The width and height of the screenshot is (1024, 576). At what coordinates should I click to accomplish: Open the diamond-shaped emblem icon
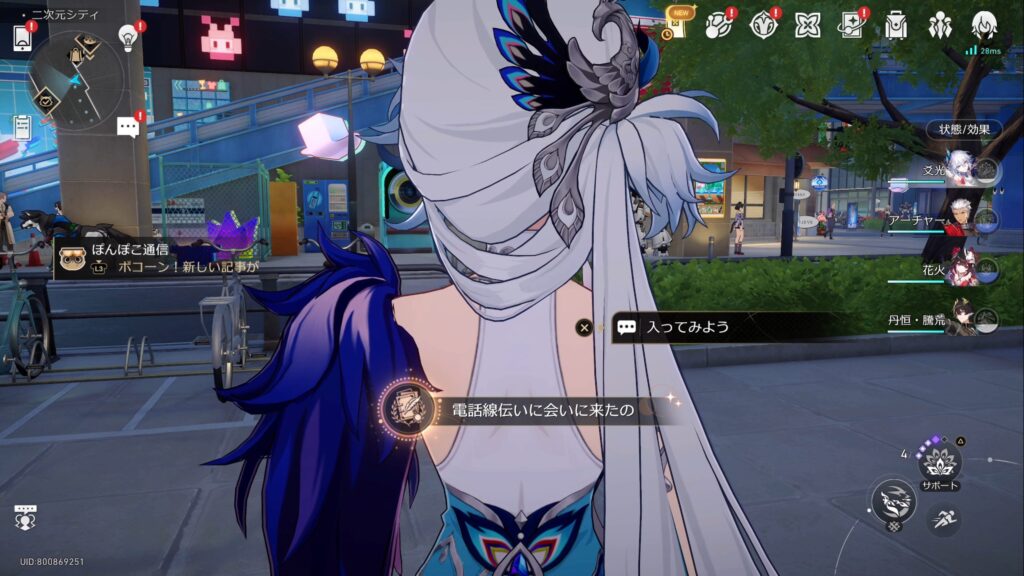coord(764,25)
